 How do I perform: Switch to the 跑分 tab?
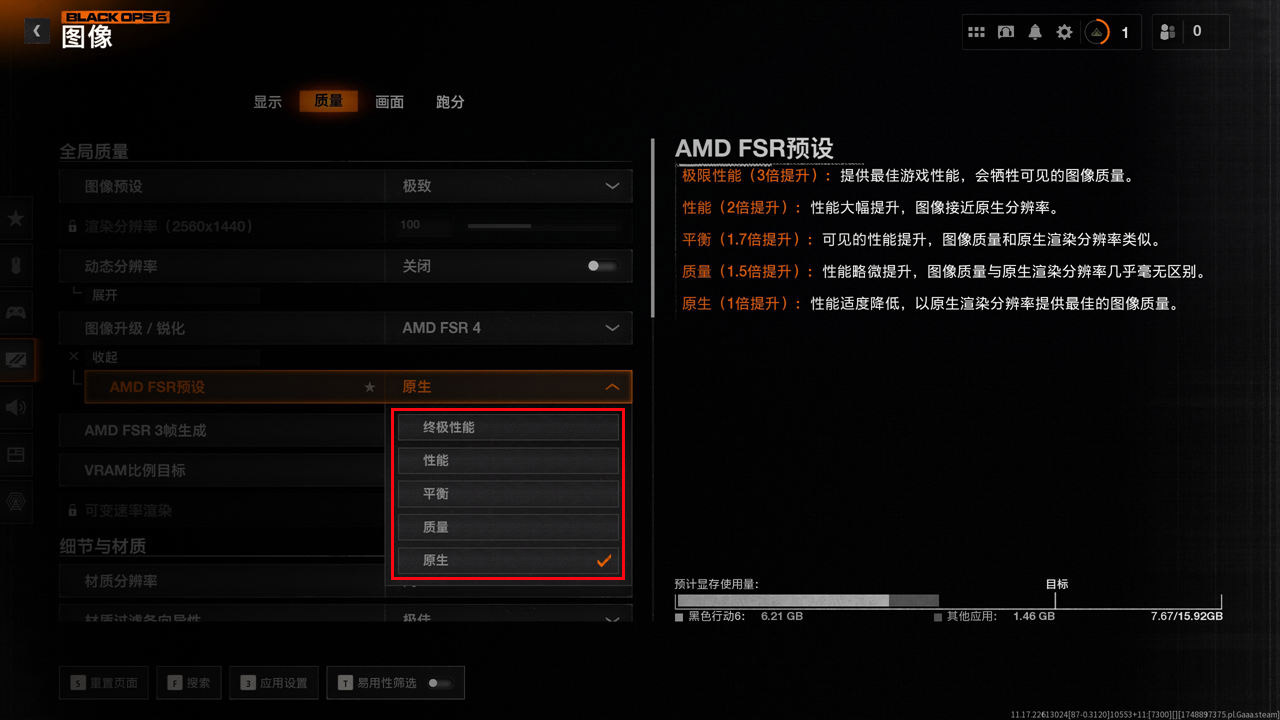pyautogui.click(x=449, y=101)
